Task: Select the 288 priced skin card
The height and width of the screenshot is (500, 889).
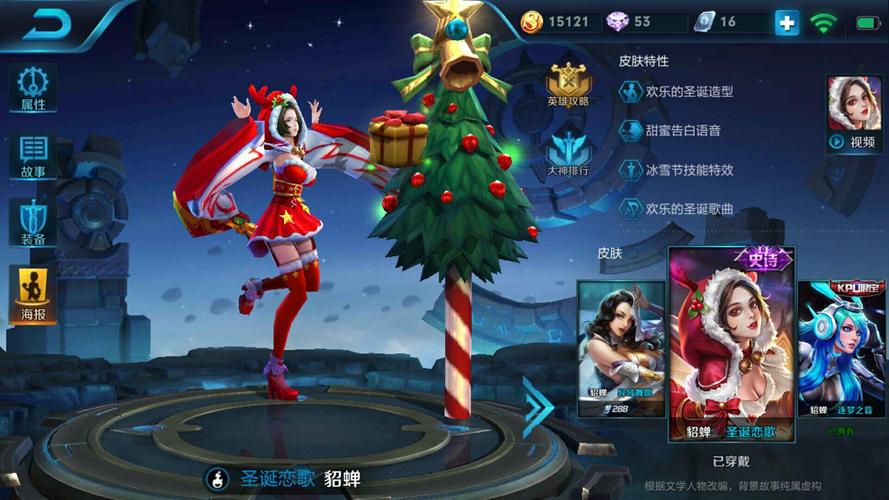Action: (x=620, y=348)
